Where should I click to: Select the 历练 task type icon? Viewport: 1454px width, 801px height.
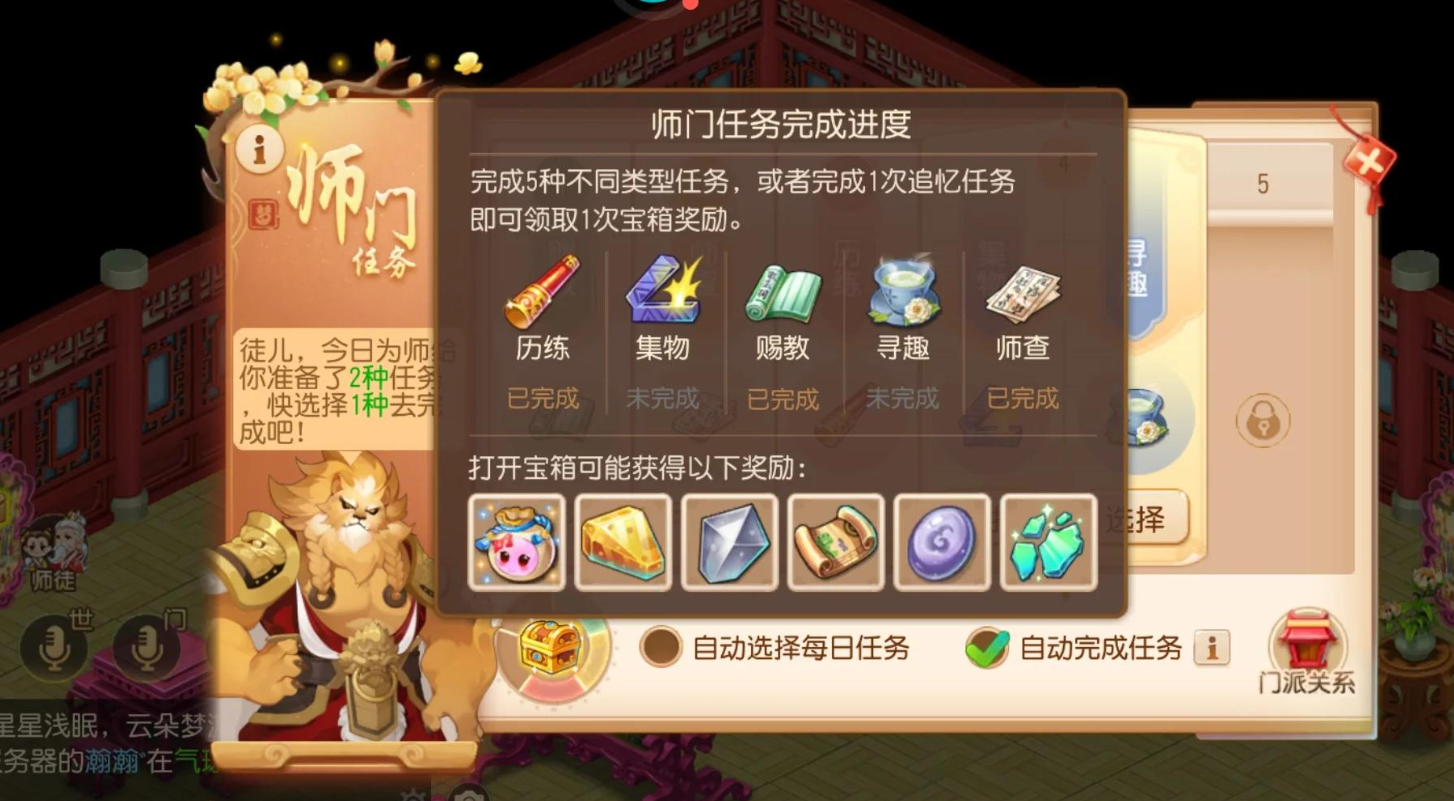(x=541, y=295)
